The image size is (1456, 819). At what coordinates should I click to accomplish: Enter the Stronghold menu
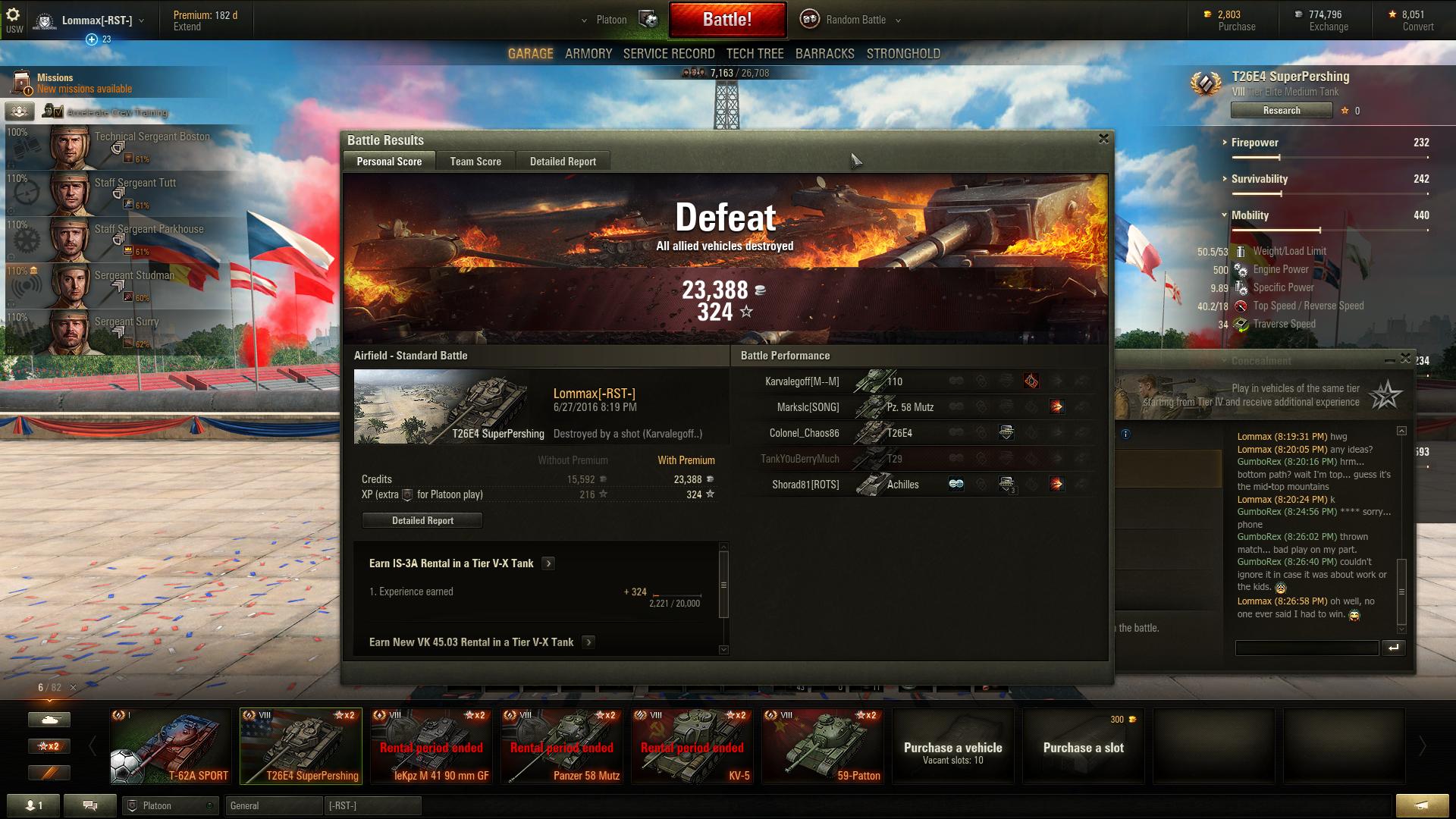pyautogui.click(x=903, y=54)
